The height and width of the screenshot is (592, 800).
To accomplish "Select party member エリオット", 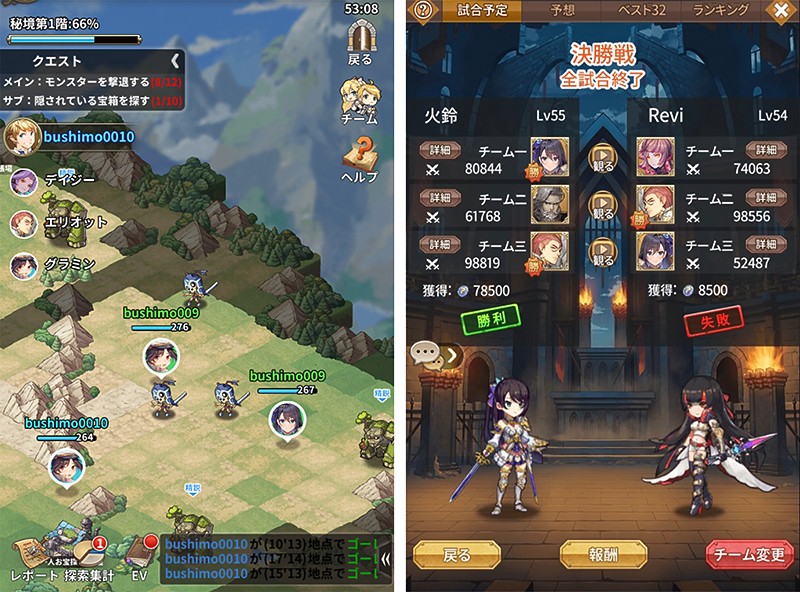I will click(x=24, y=223).
